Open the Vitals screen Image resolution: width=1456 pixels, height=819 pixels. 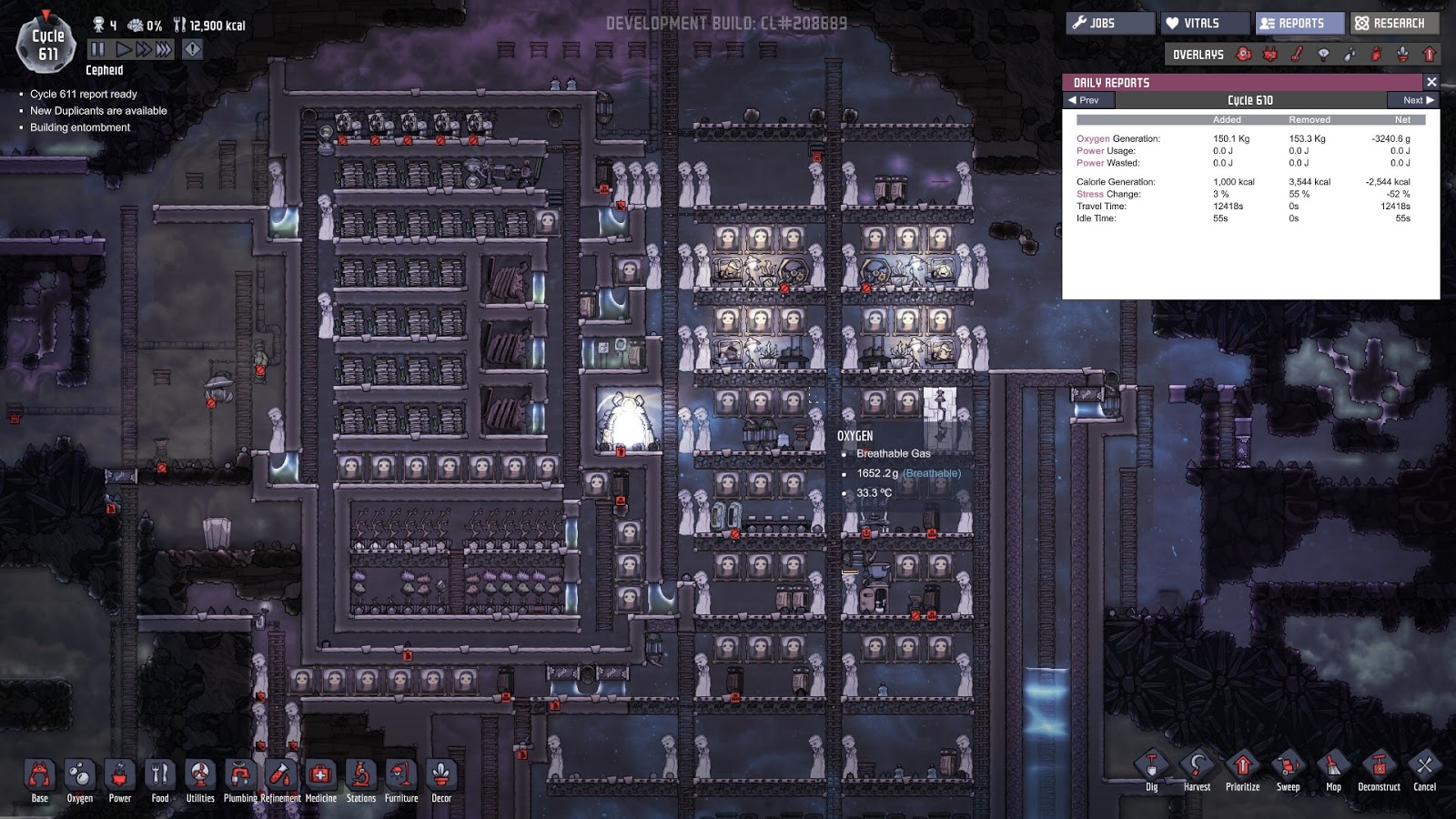click(x=1203, y=24)
